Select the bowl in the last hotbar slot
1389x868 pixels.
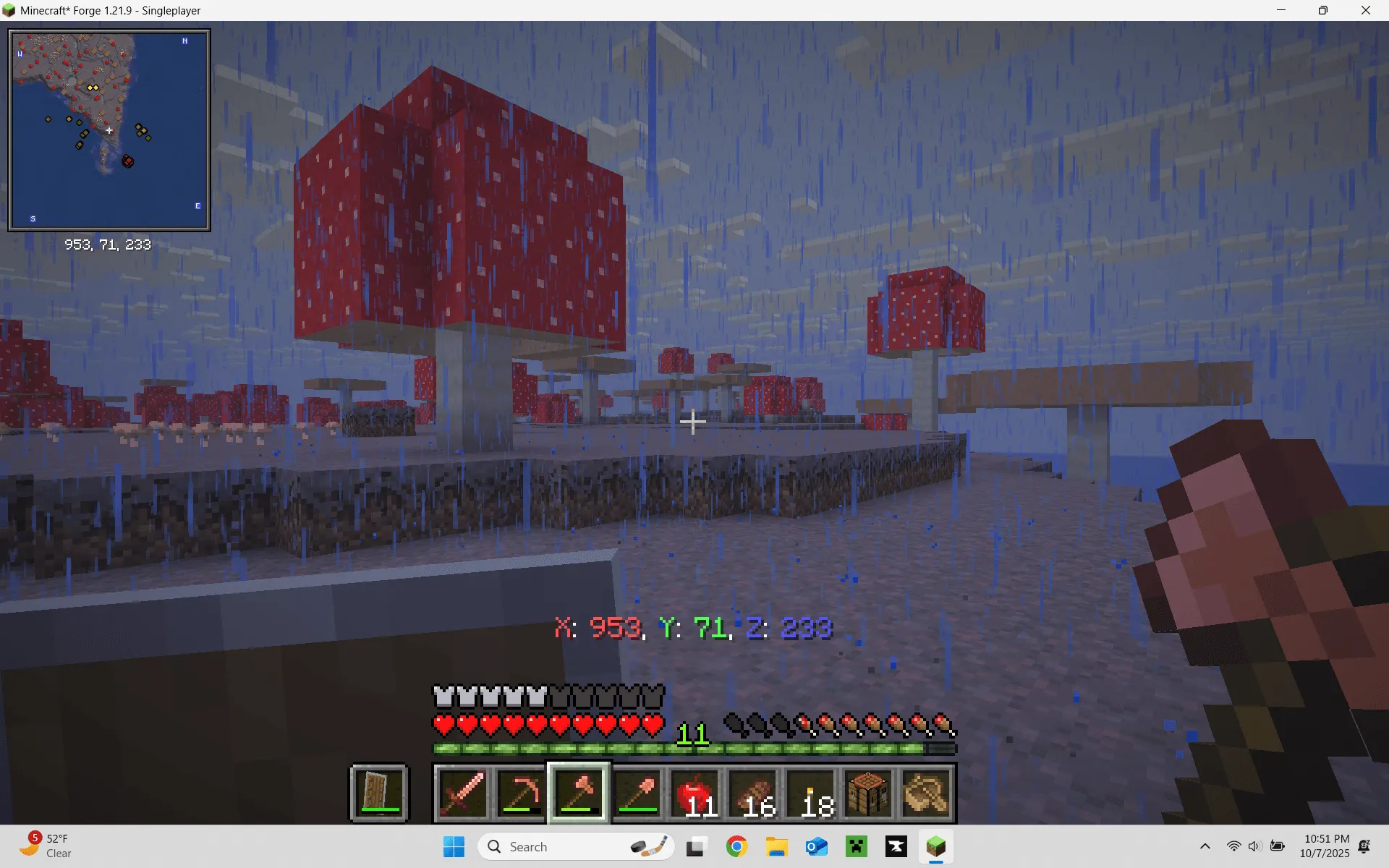[x=926, y=793]
